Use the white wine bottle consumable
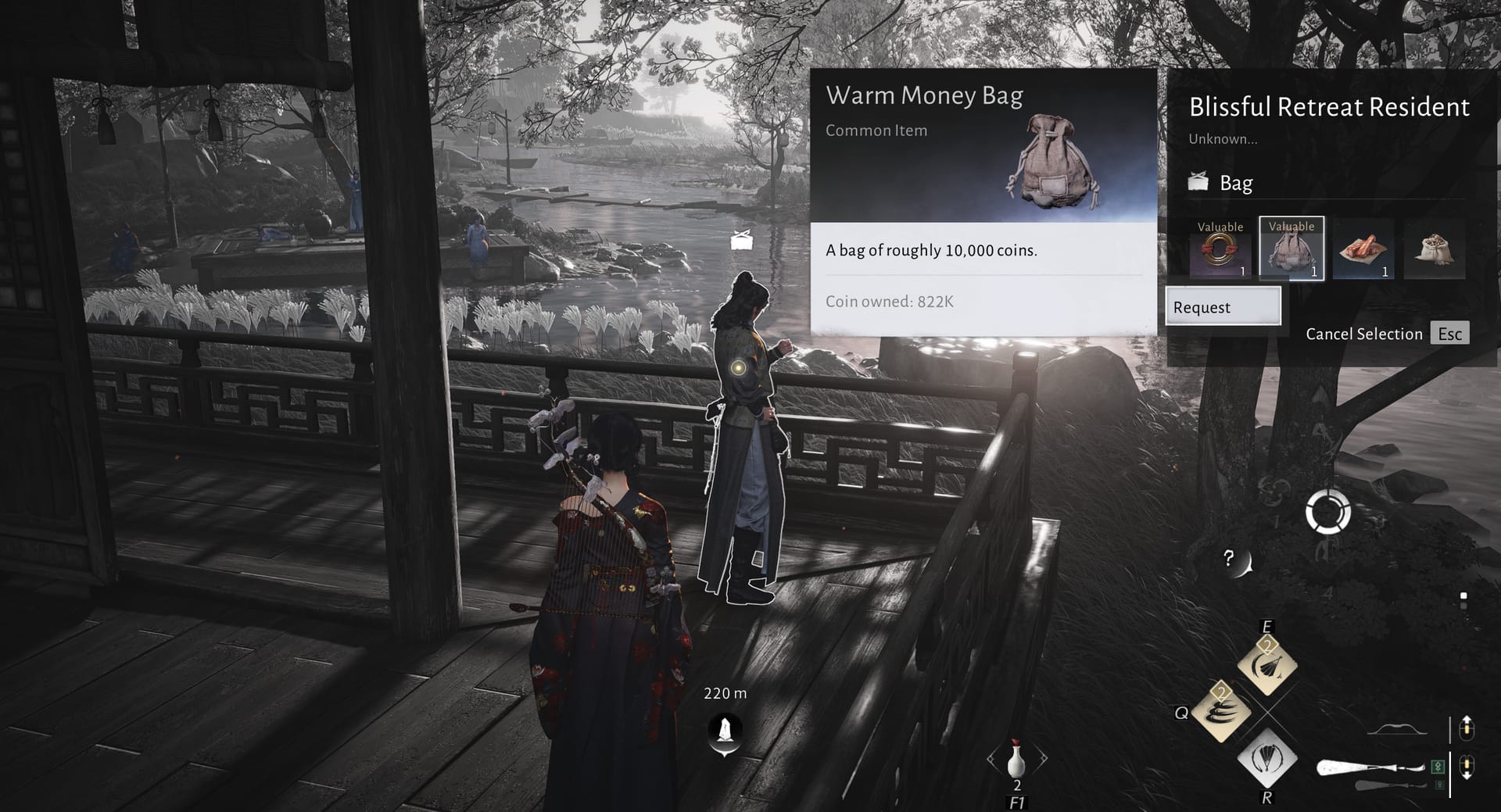Image resolution: width=1501 pixels, height=812 pixels. coord(1016,760)
